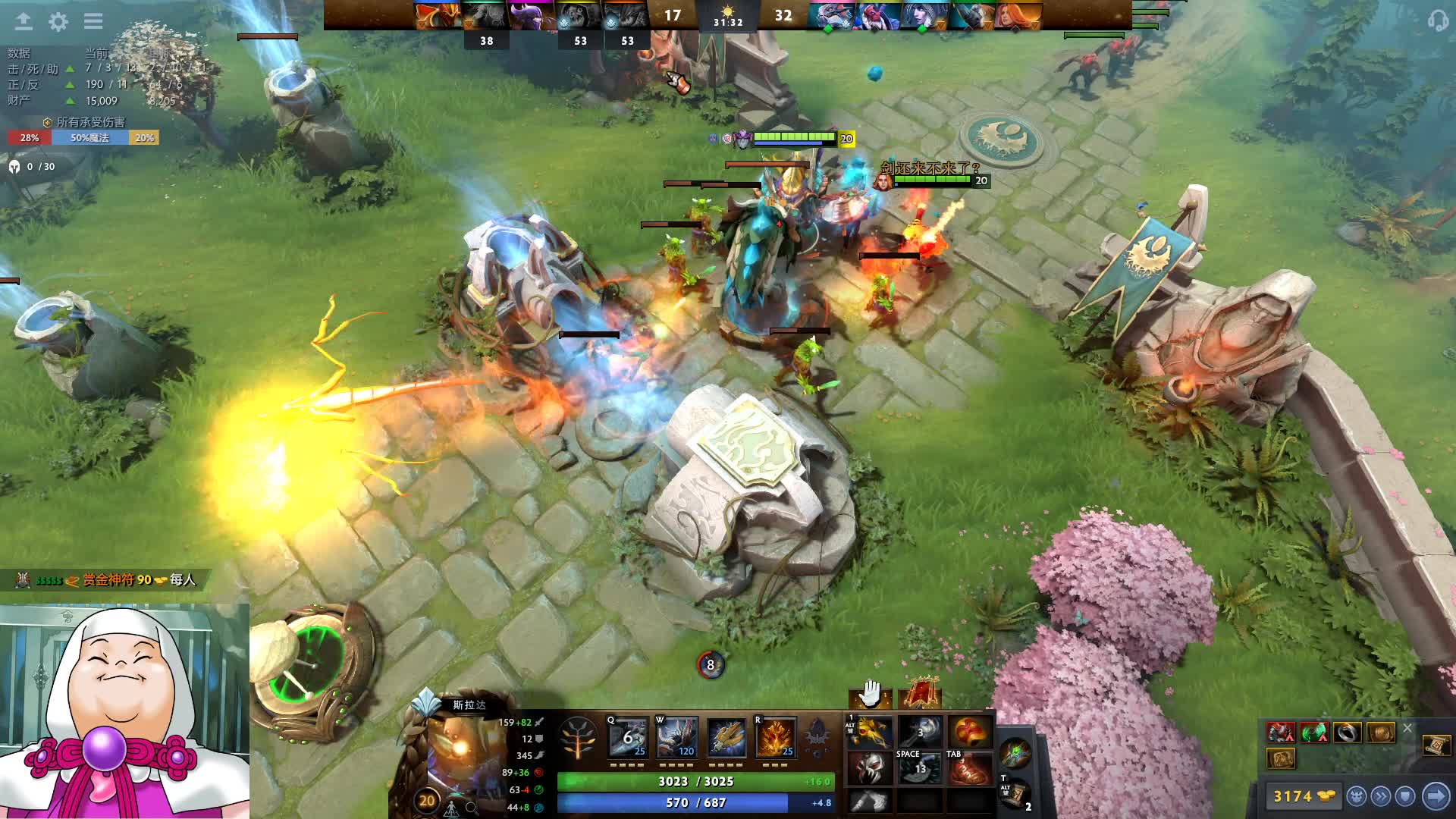Close the quick buy panel
The height and width of the screenshot is (819, 1456).
[1407, 728]
